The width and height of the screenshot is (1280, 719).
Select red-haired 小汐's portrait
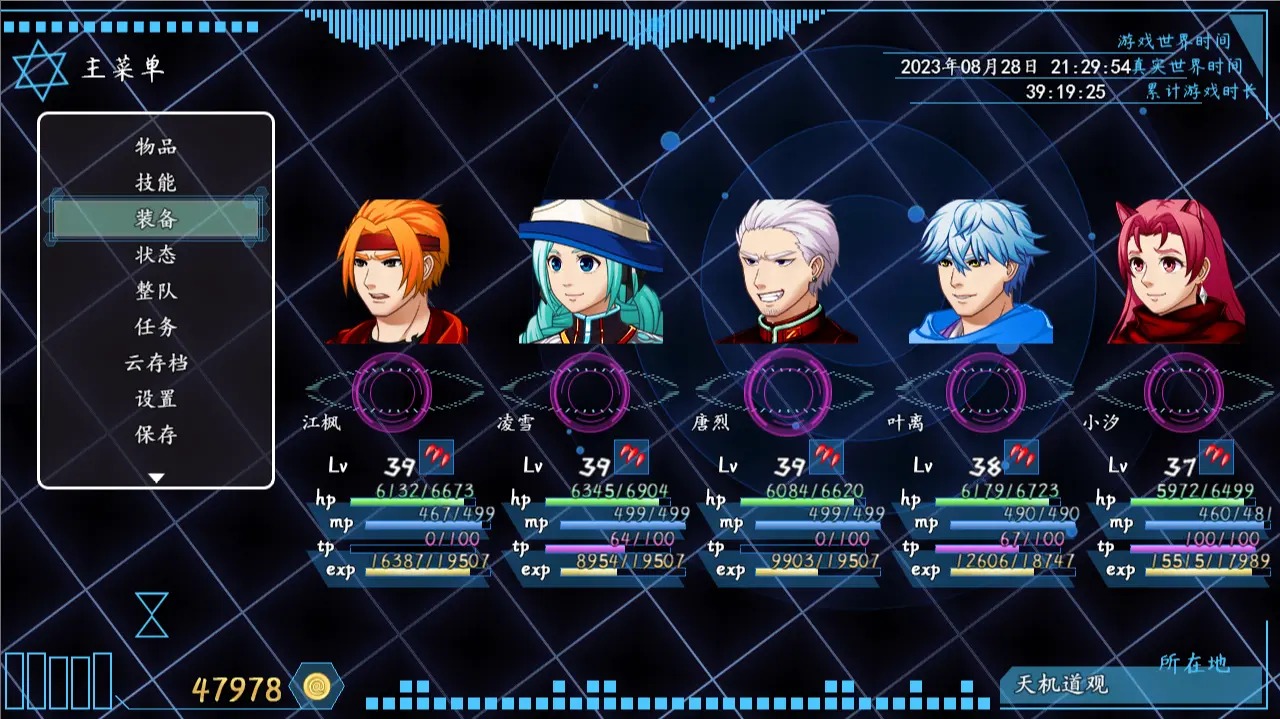(x=1177, y=272)
